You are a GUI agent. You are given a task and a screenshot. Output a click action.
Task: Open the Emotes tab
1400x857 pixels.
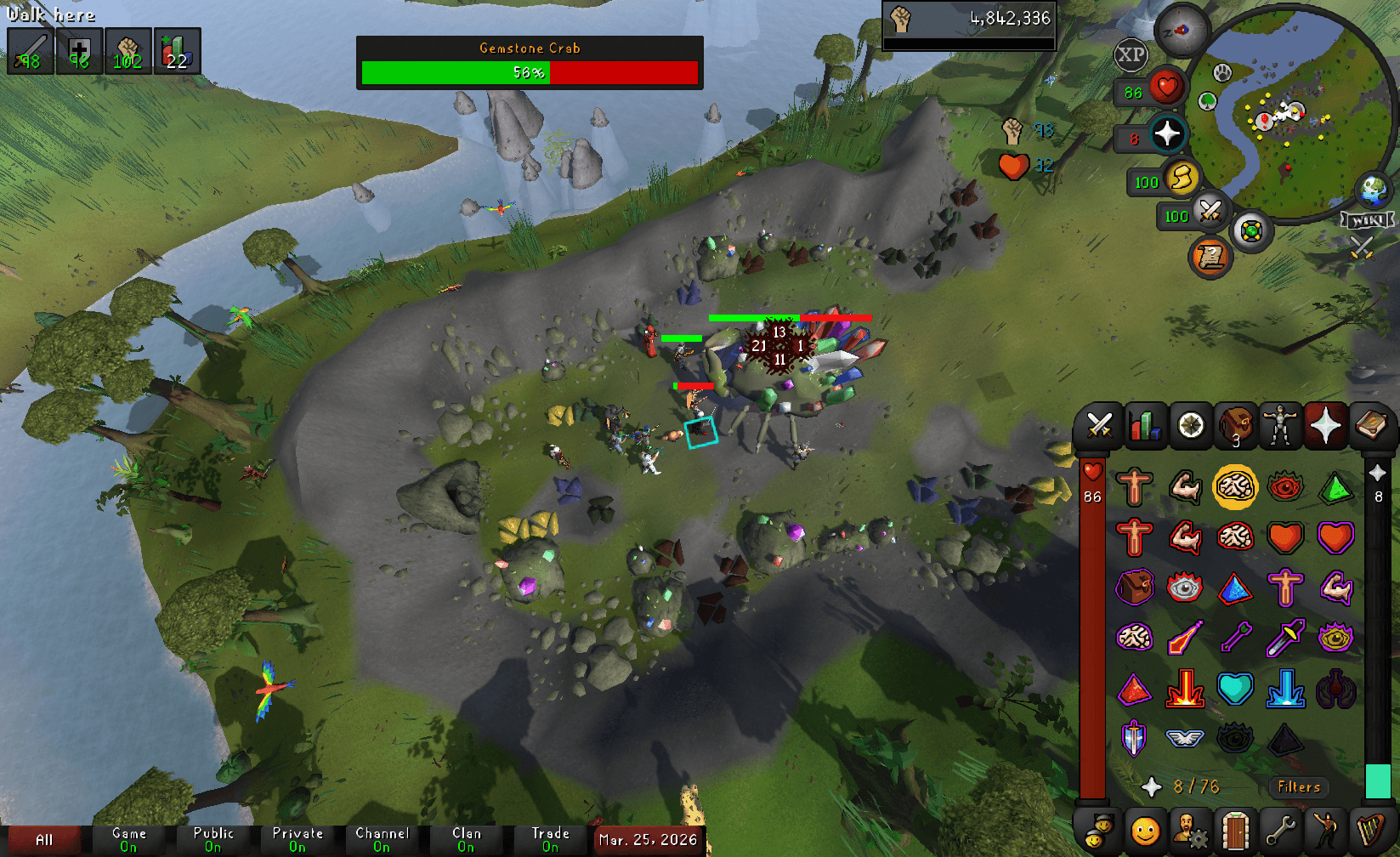pyautogui.click(x=1326, y=831)
